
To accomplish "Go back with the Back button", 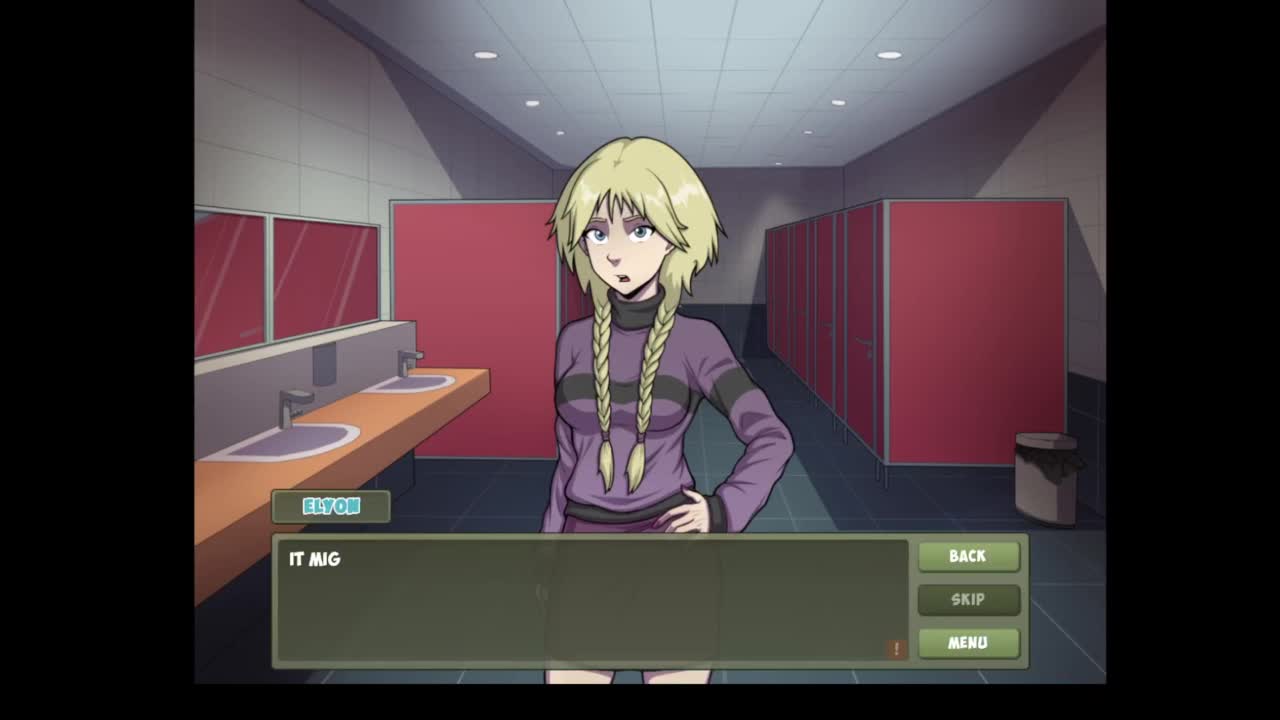I will [x=968, y=556].
